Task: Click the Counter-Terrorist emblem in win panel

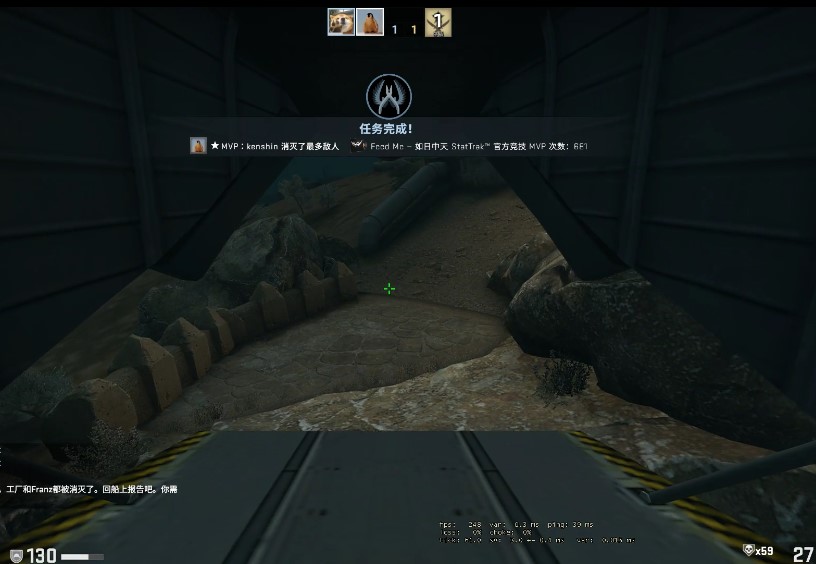Action: tap(389, 97)
